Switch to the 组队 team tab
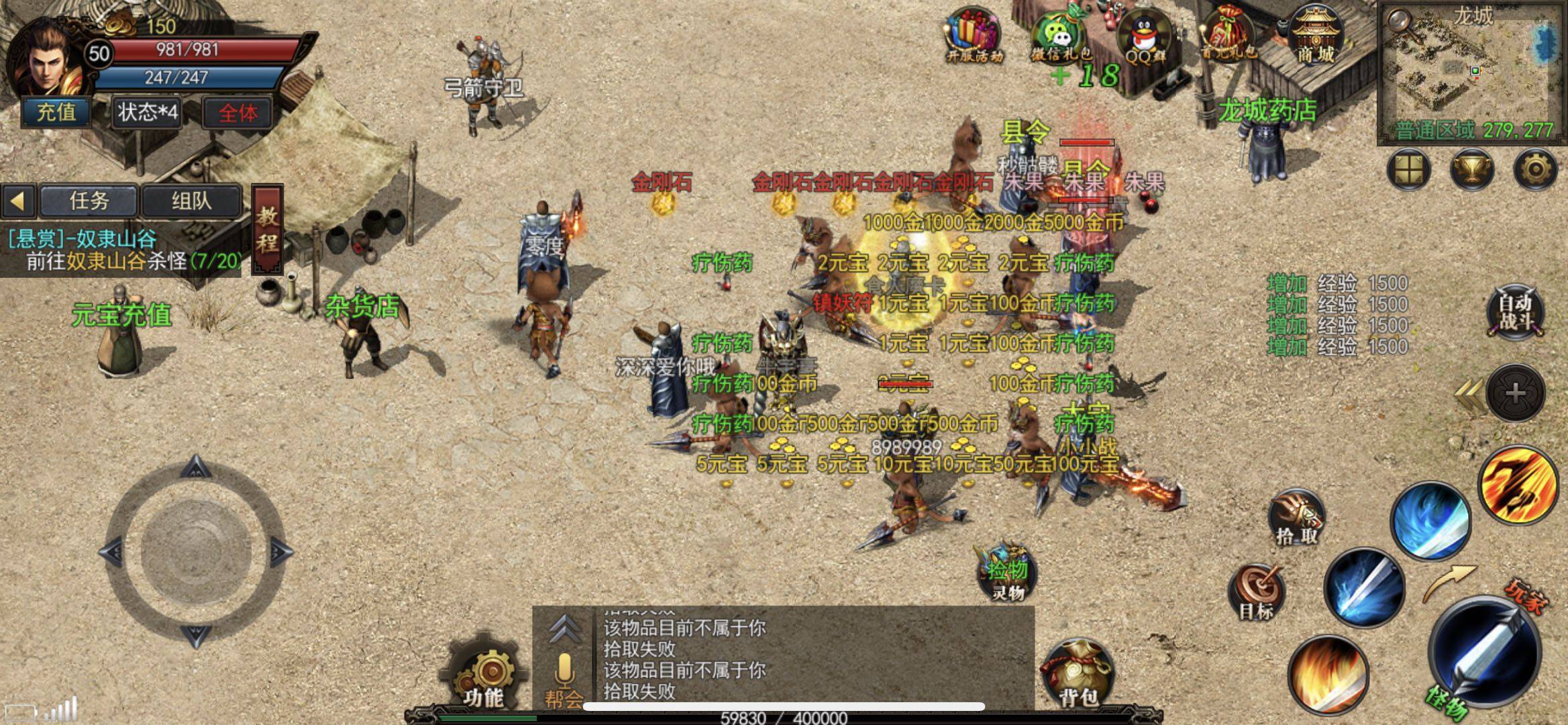The width and height of the screenshot is (1568, 725). (191, 200)
